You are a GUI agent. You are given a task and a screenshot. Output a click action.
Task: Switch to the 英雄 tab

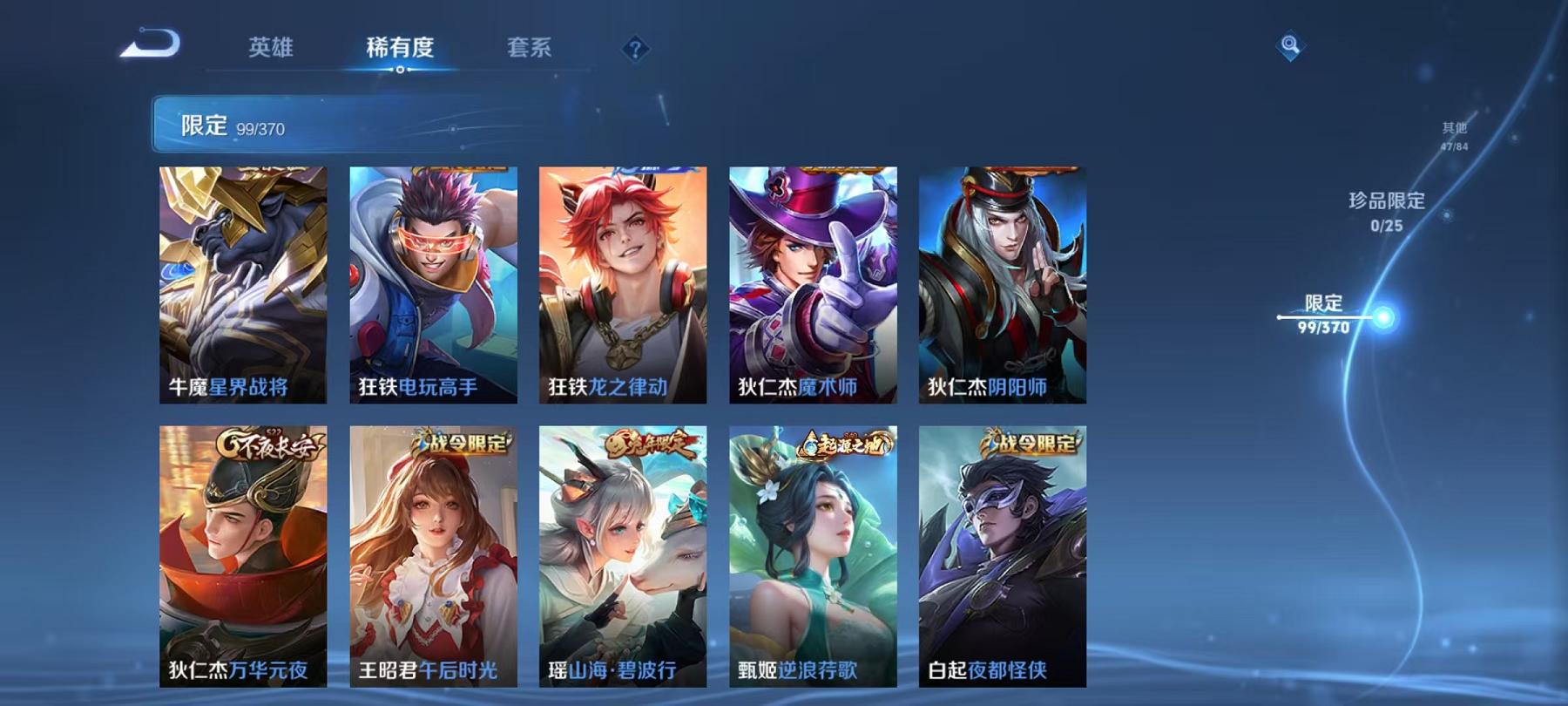tap(273, 51)
